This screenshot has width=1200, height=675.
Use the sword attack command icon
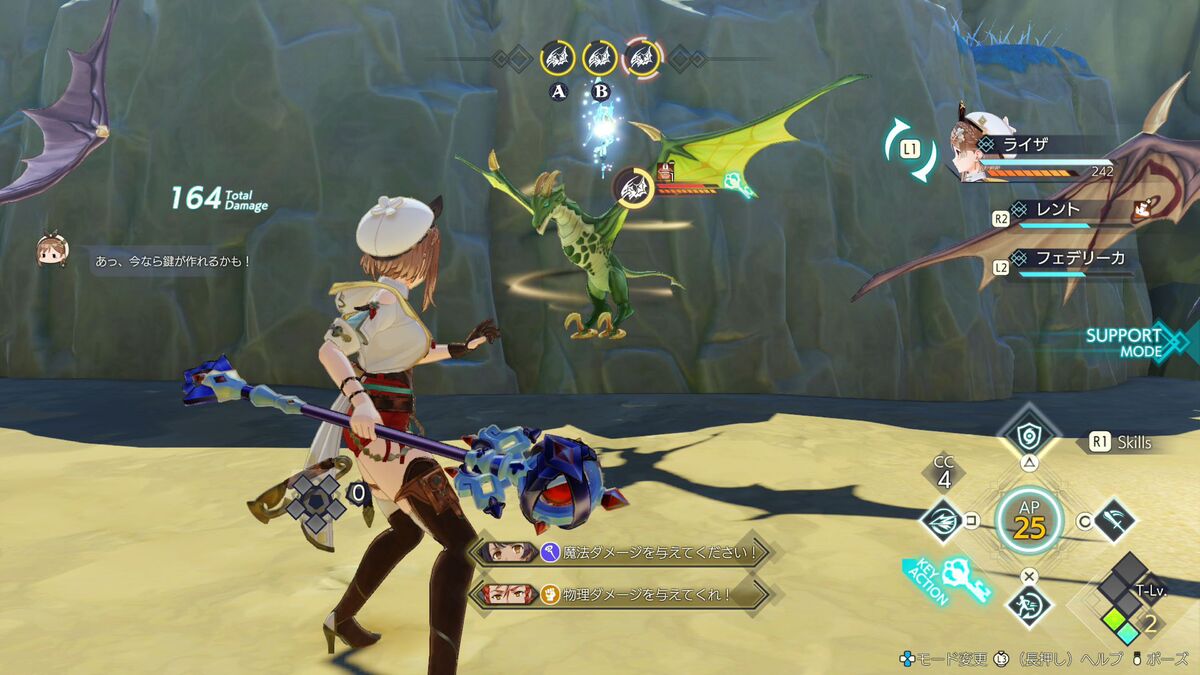(1112, 519)
